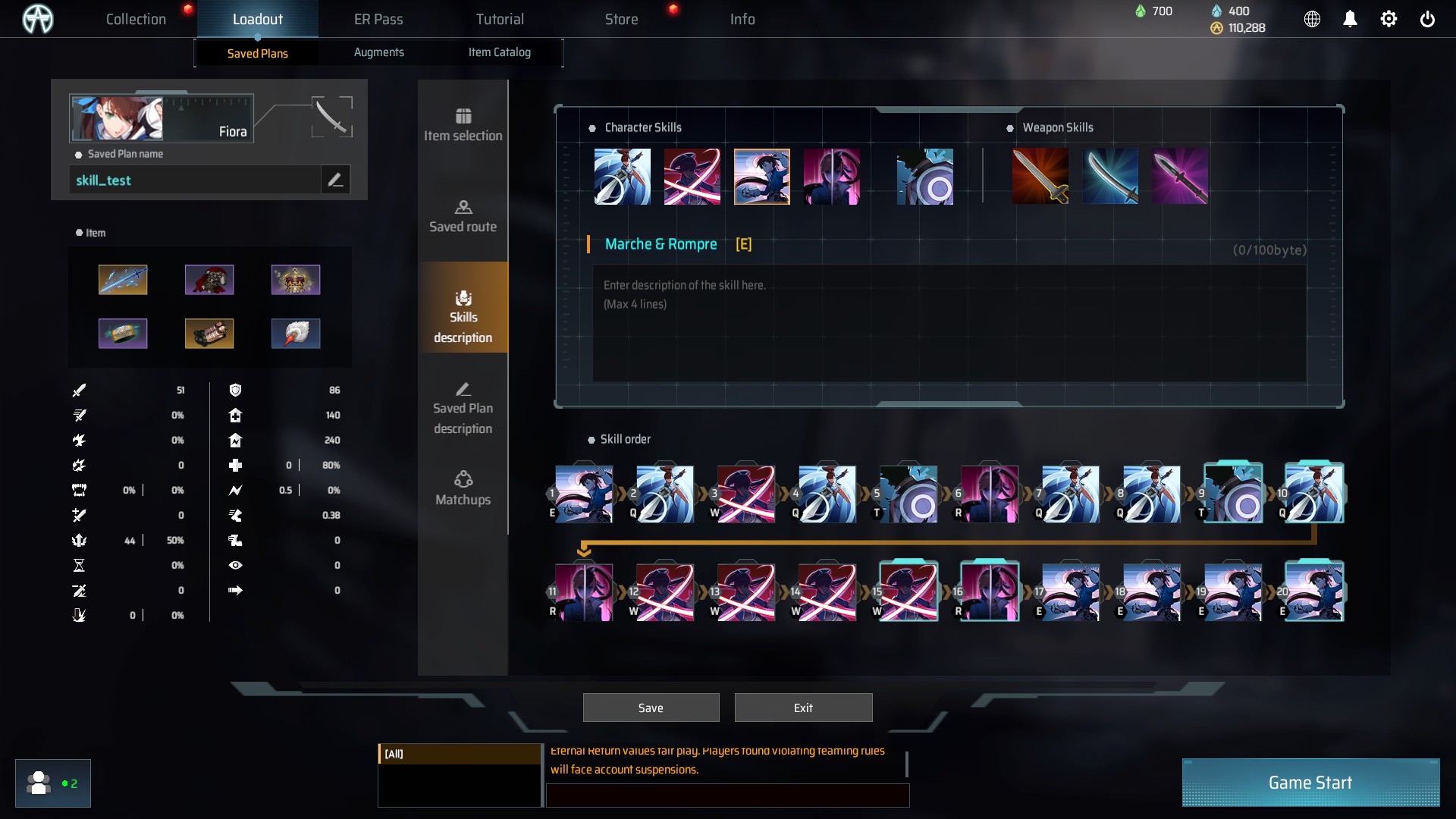Screen dimensions: 1456x819
Task: Open the Item Catalog tab
Action: pyautogui.click(x=499, y=52)
